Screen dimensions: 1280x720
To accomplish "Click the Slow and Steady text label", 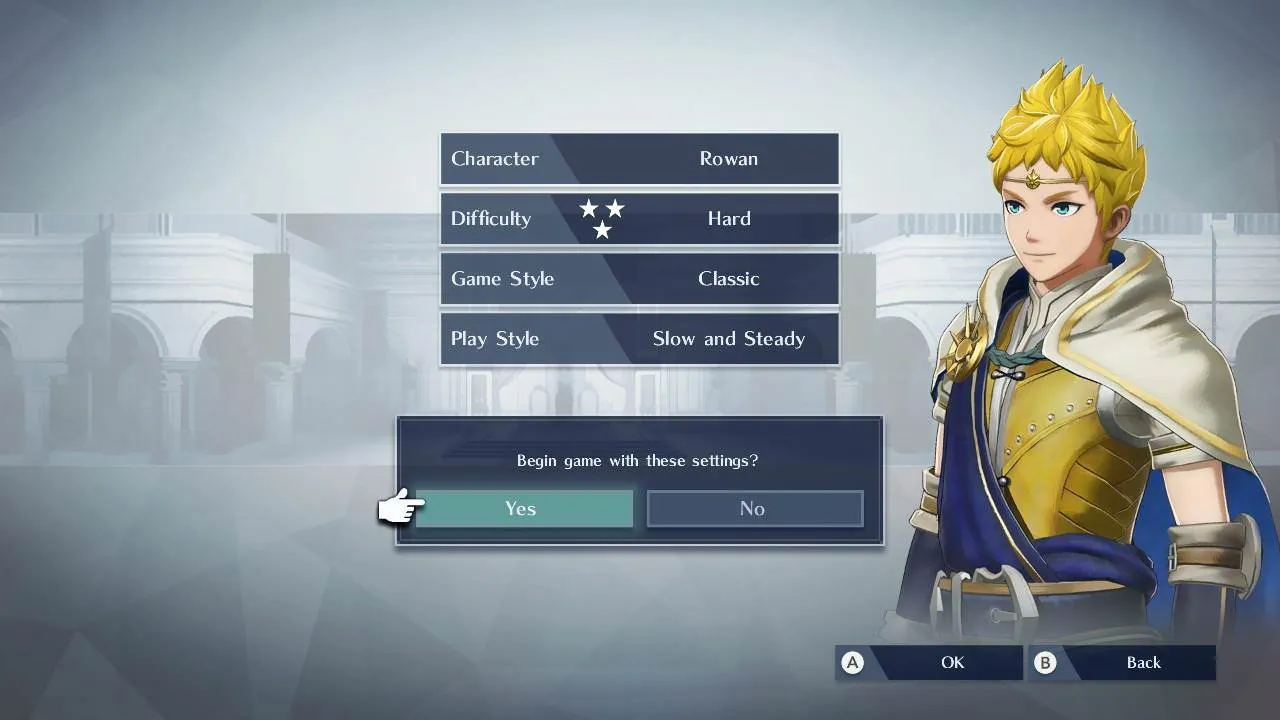I will [x=729, y=338].
